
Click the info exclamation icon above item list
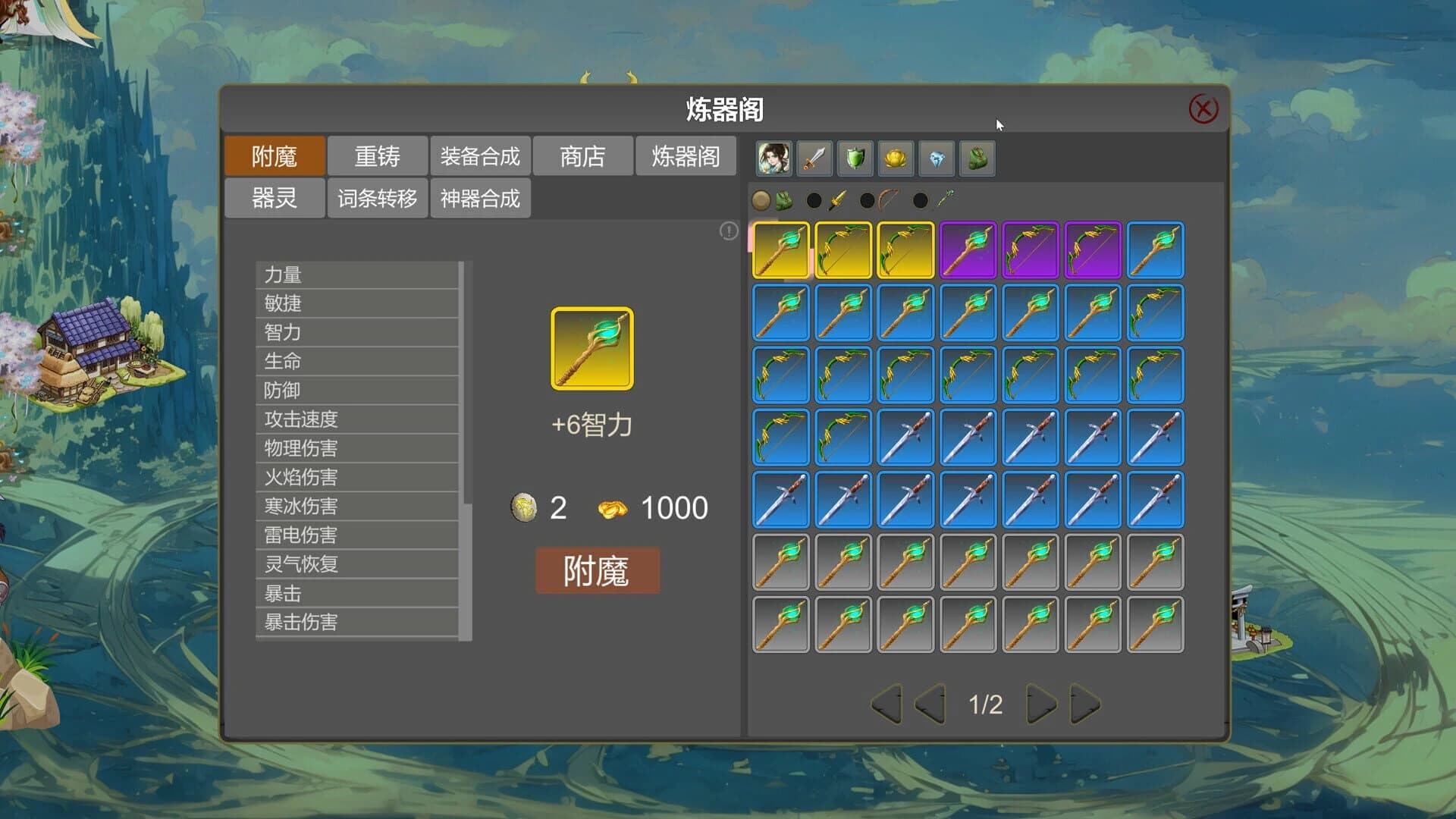727,232
